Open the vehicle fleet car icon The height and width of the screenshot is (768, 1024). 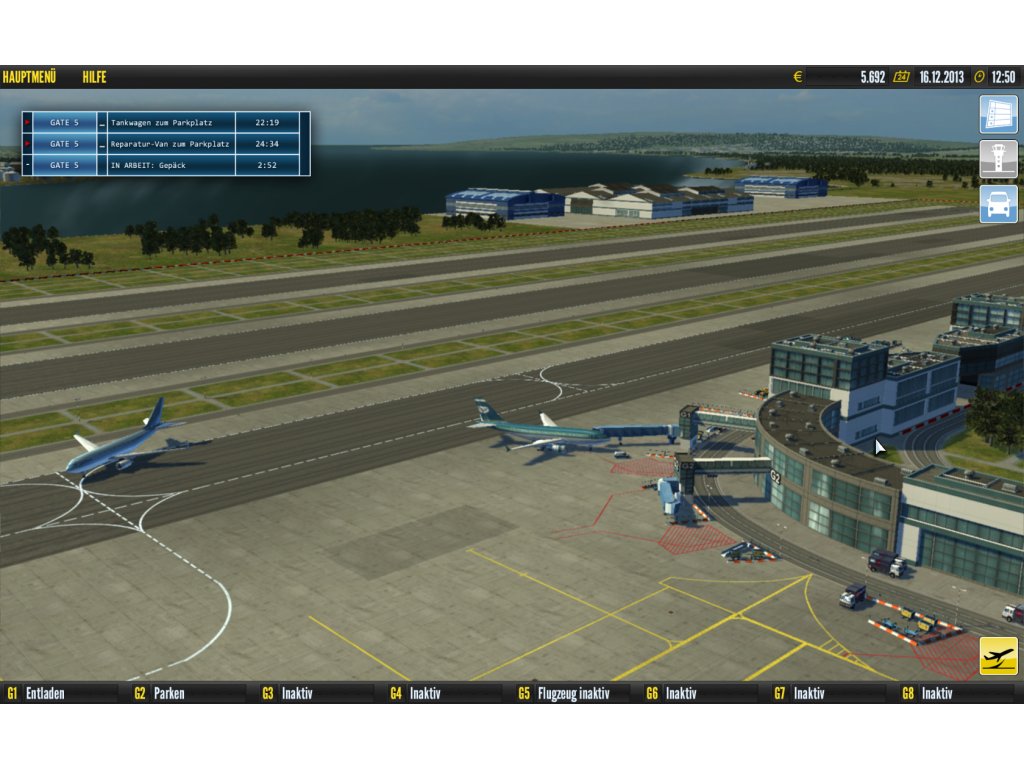point(998,204)
